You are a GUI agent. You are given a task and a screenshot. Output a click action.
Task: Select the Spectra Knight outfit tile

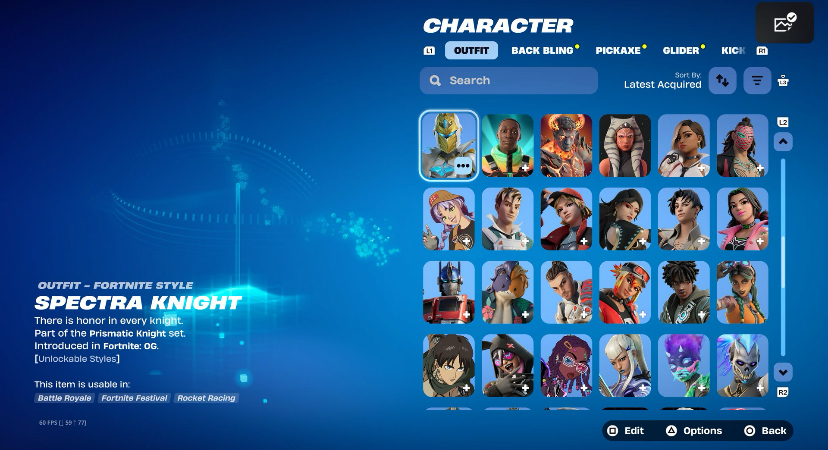(448, 145)
